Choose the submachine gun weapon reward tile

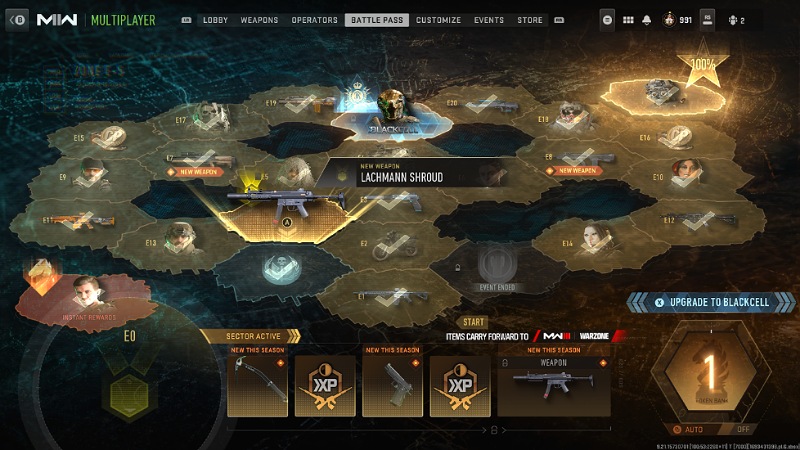[x=553, y=385]
